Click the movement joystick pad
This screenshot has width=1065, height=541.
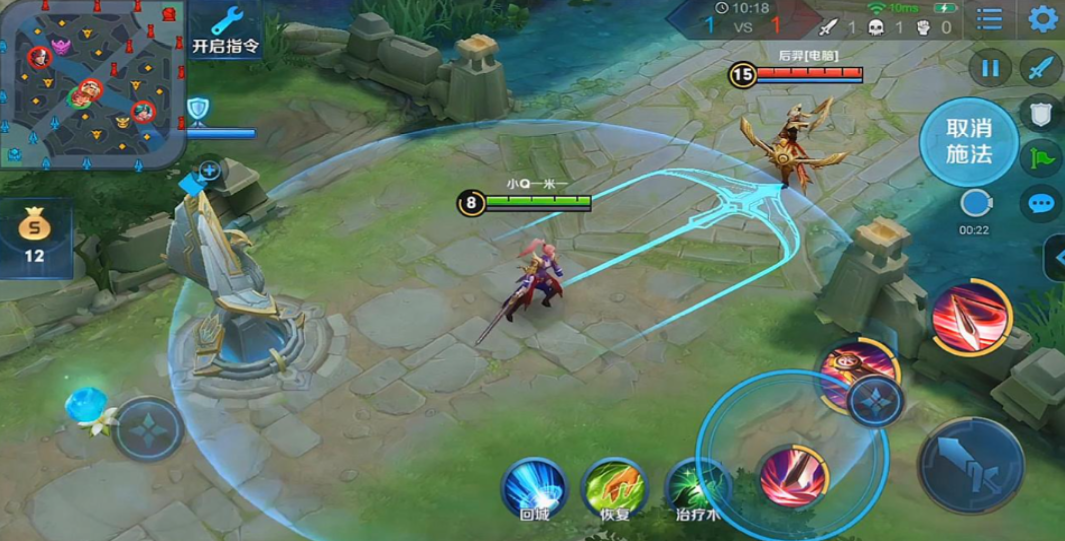[x=147, y=430]
